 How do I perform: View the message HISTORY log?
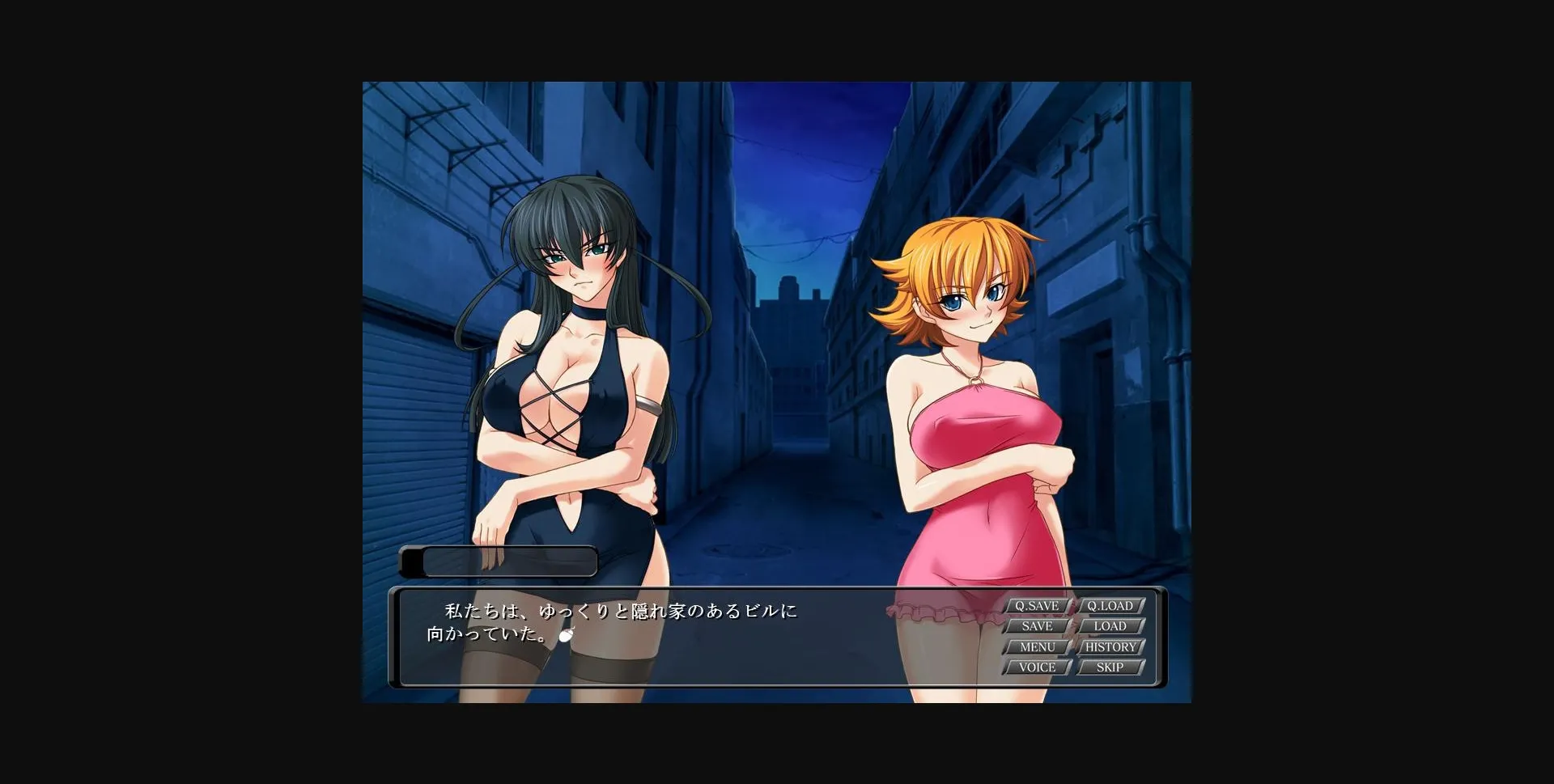point(1110,646)
